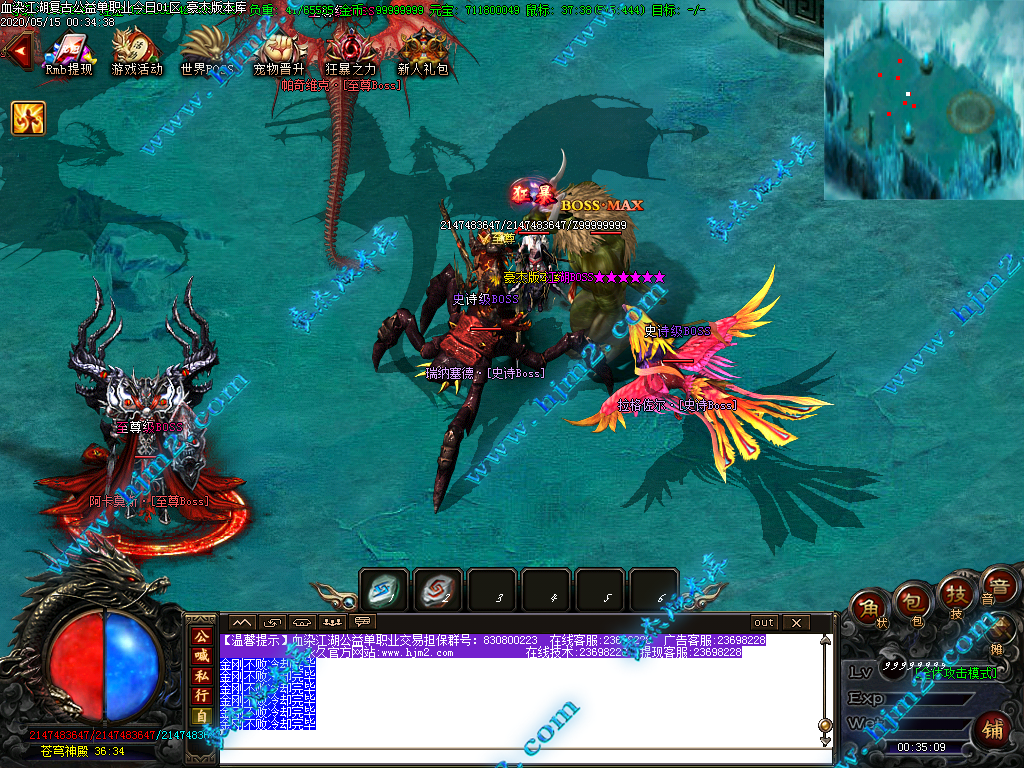Open the skills panel with 技 button

click(955, 594)
